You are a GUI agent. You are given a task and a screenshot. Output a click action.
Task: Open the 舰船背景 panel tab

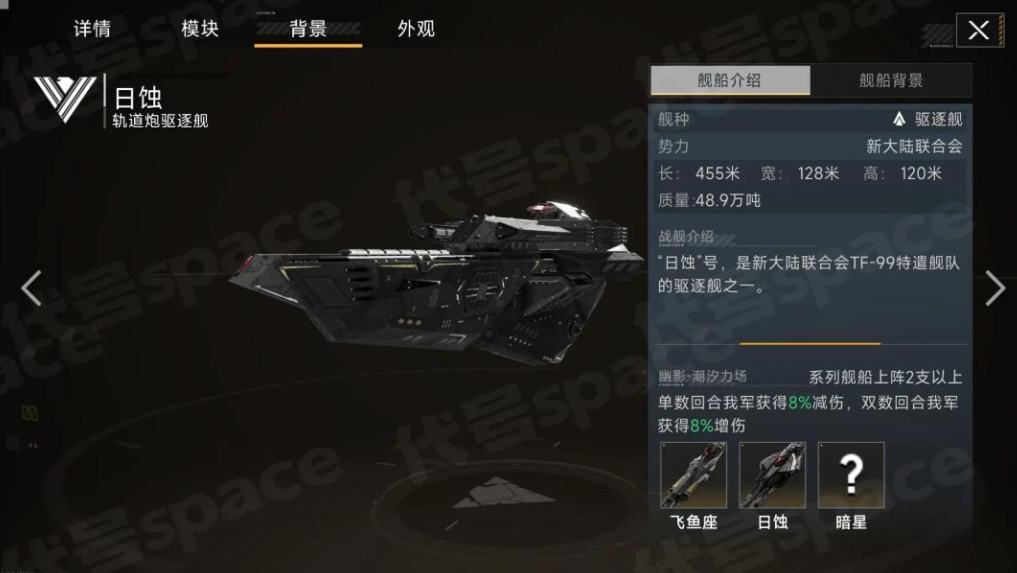891,81
